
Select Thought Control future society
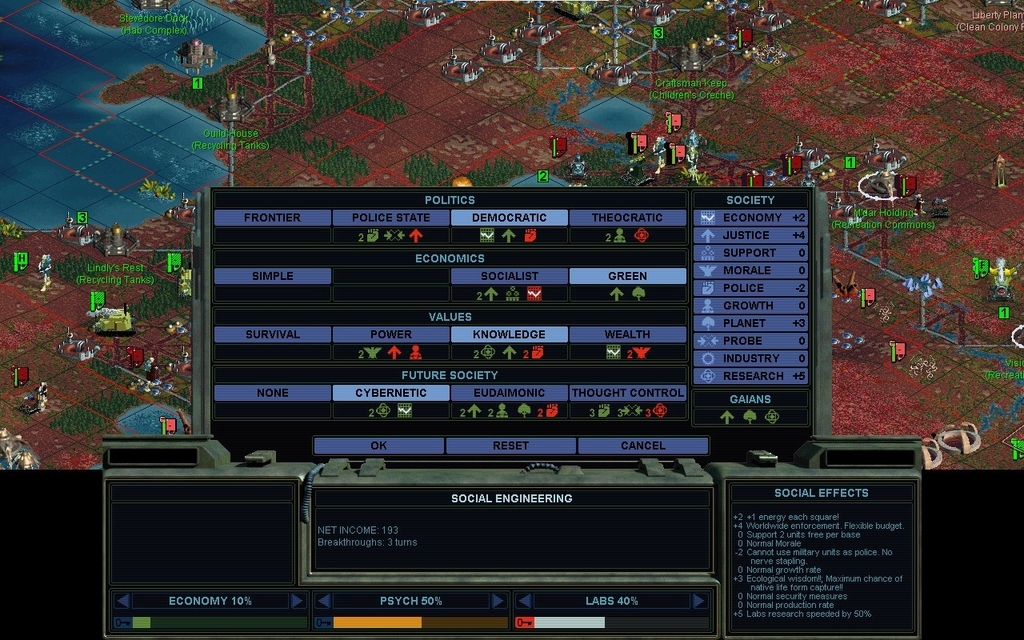tap(627, 393)
